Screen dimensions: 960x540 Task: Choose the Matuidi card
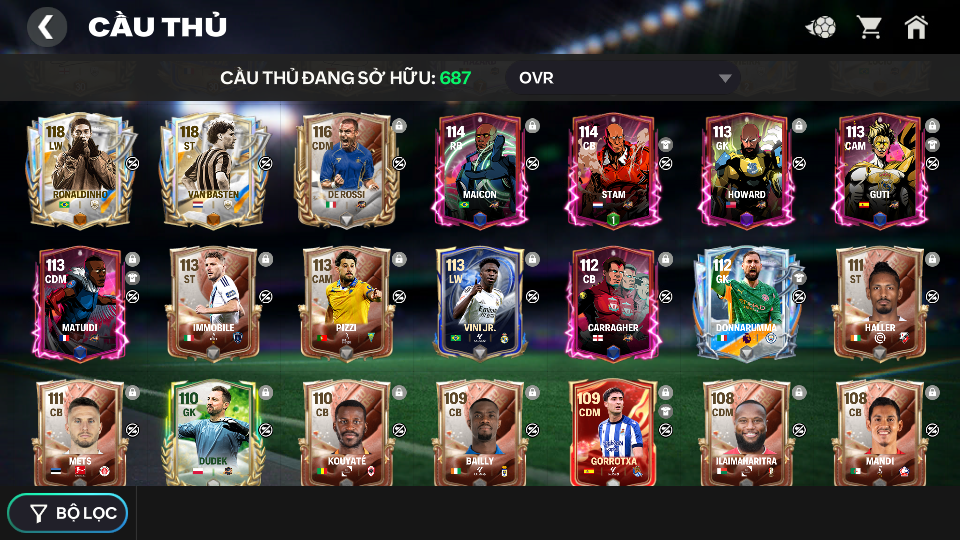click(79, 303)
